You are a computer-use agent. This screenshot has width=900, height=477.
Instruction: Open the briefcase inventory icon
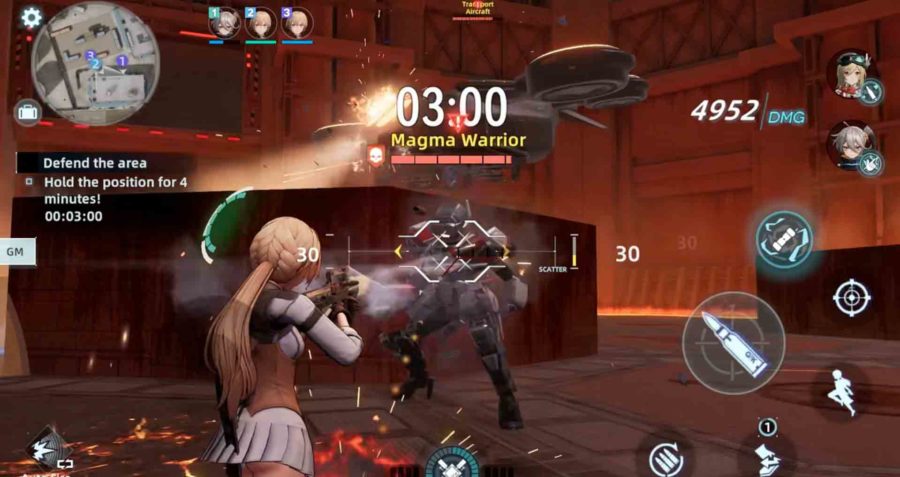(27, 112)
